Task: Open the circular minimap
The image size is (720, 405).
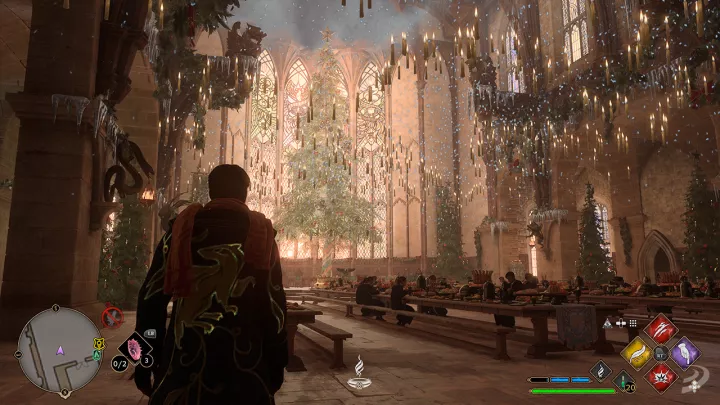Action: coord(59,349)
